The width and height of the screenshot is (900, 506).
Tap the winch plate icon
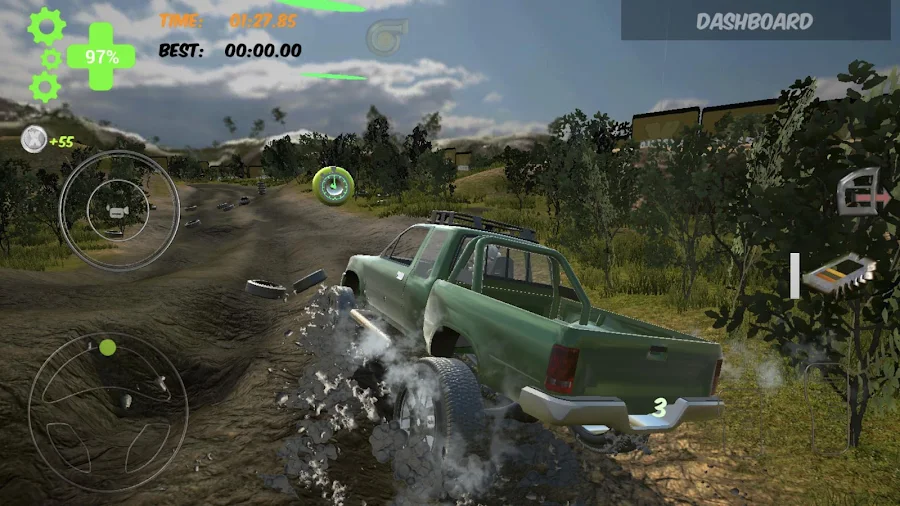pyautogui.click(x=838, y=273)
